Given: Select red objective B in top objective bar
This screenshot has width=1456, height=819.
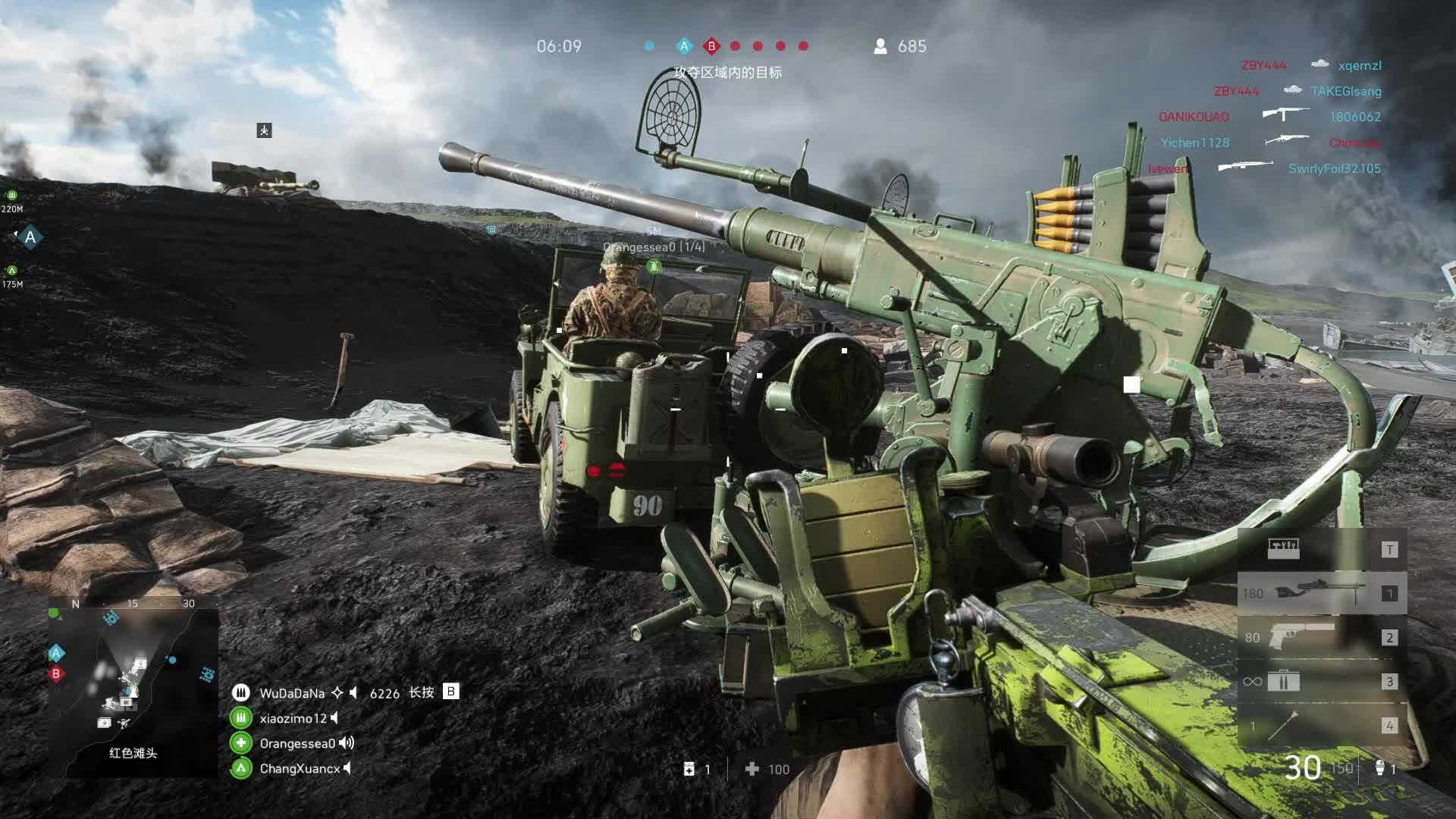Looking at the screenshot, I should (711, 46).
